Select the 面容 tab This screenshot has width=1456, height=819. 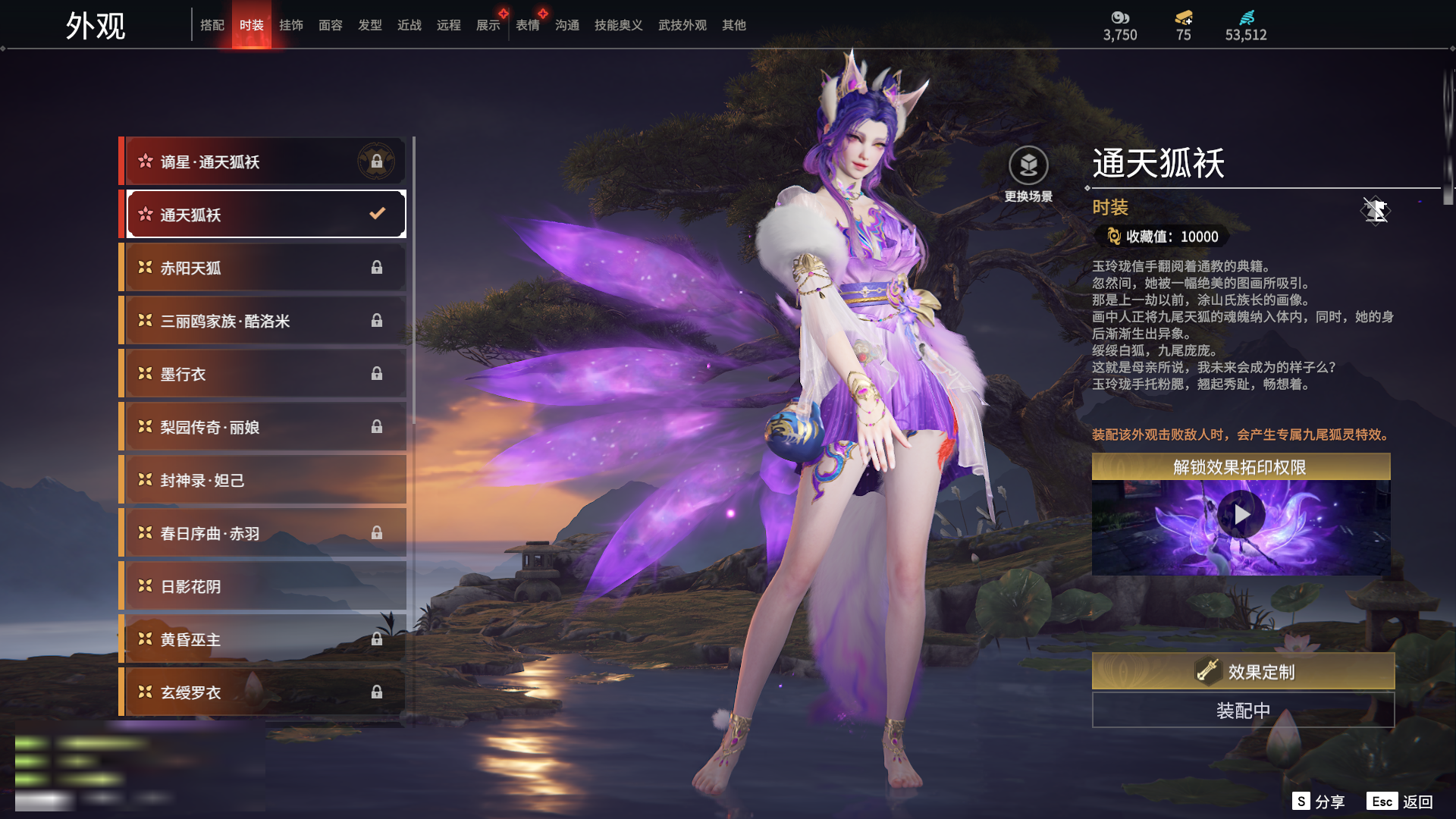tap(331, 25)
